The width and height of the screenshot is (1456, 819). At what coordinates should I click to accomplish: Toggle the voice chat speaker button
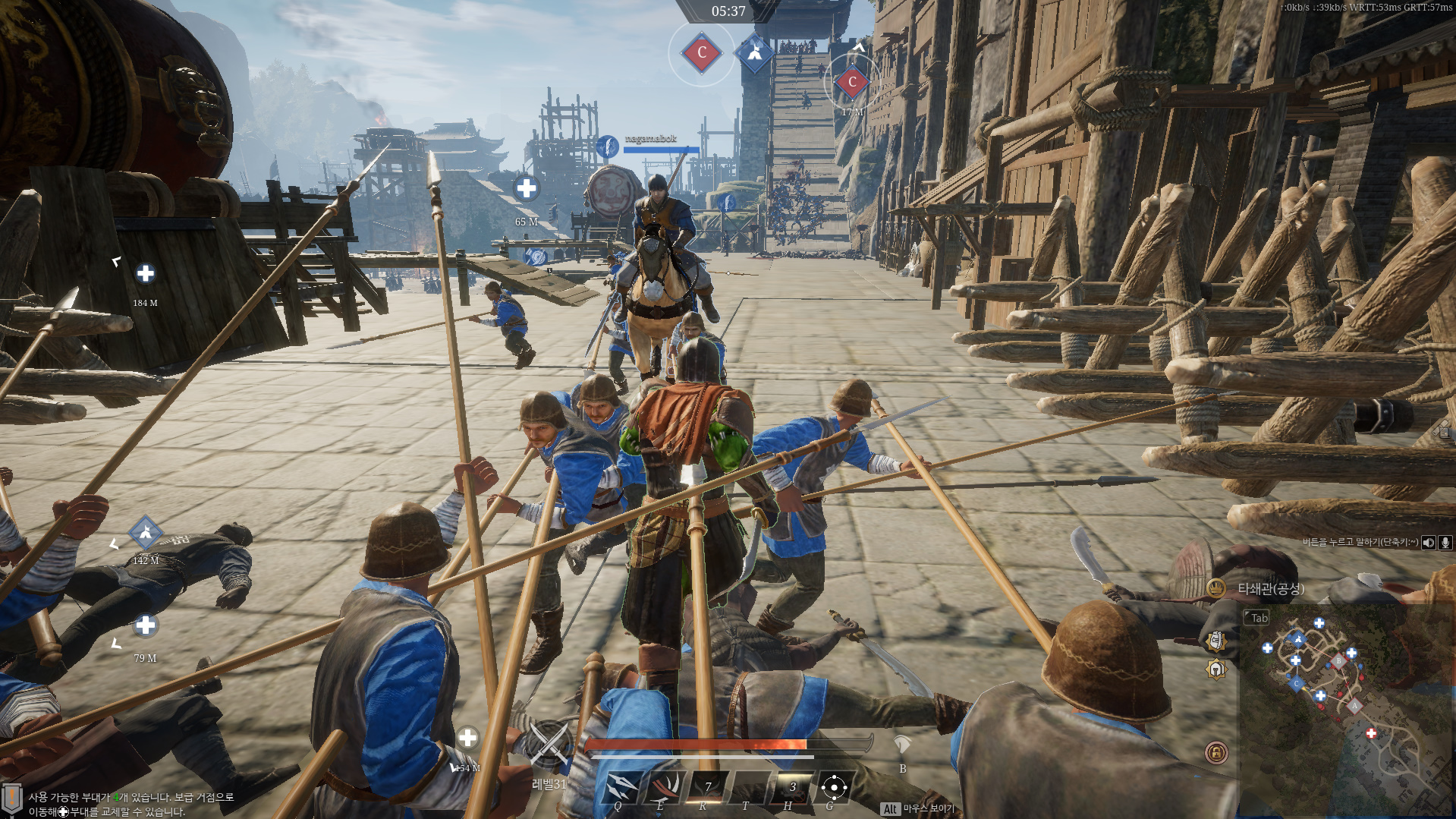click(x=1429, y=542)
